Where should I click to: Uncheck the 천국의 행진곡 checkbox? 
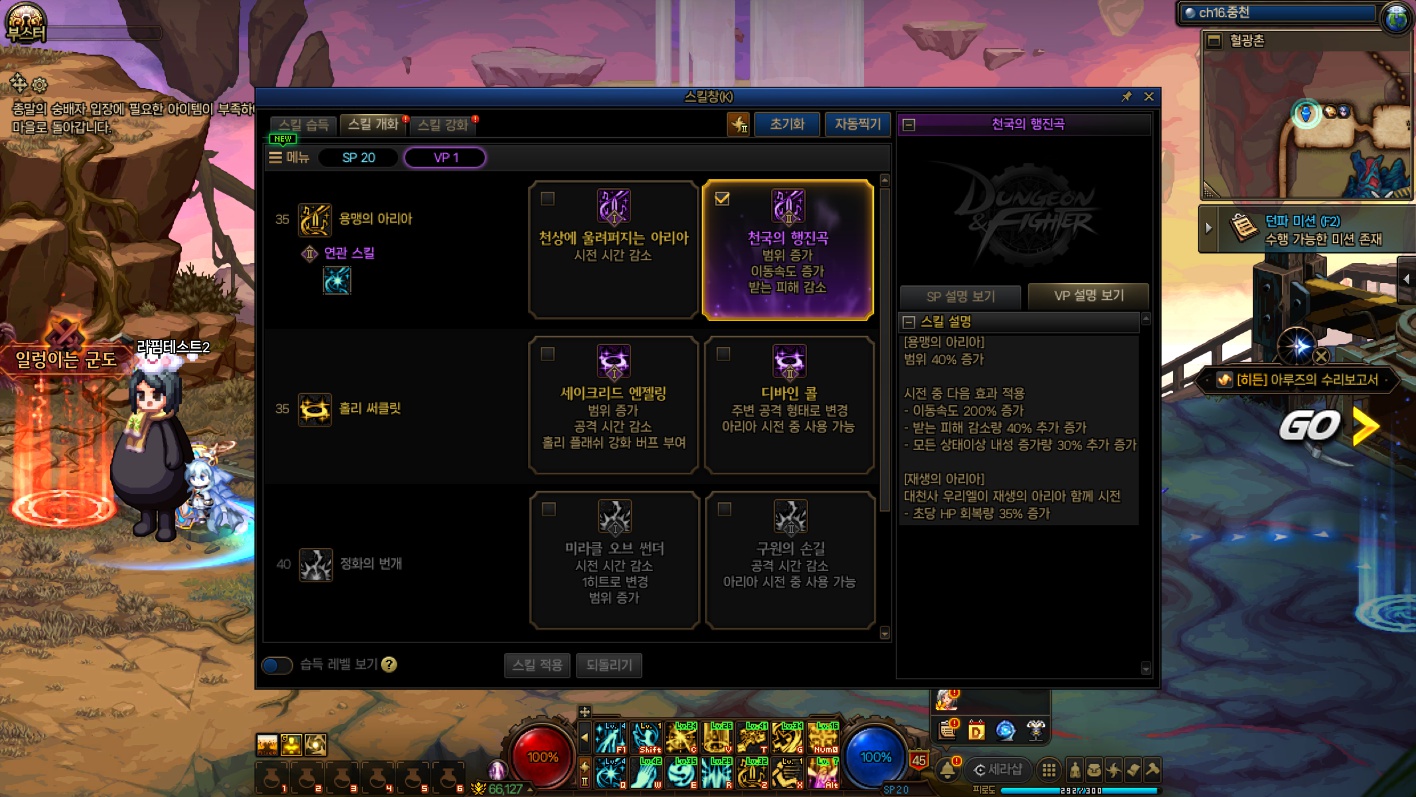click(722, 199)
